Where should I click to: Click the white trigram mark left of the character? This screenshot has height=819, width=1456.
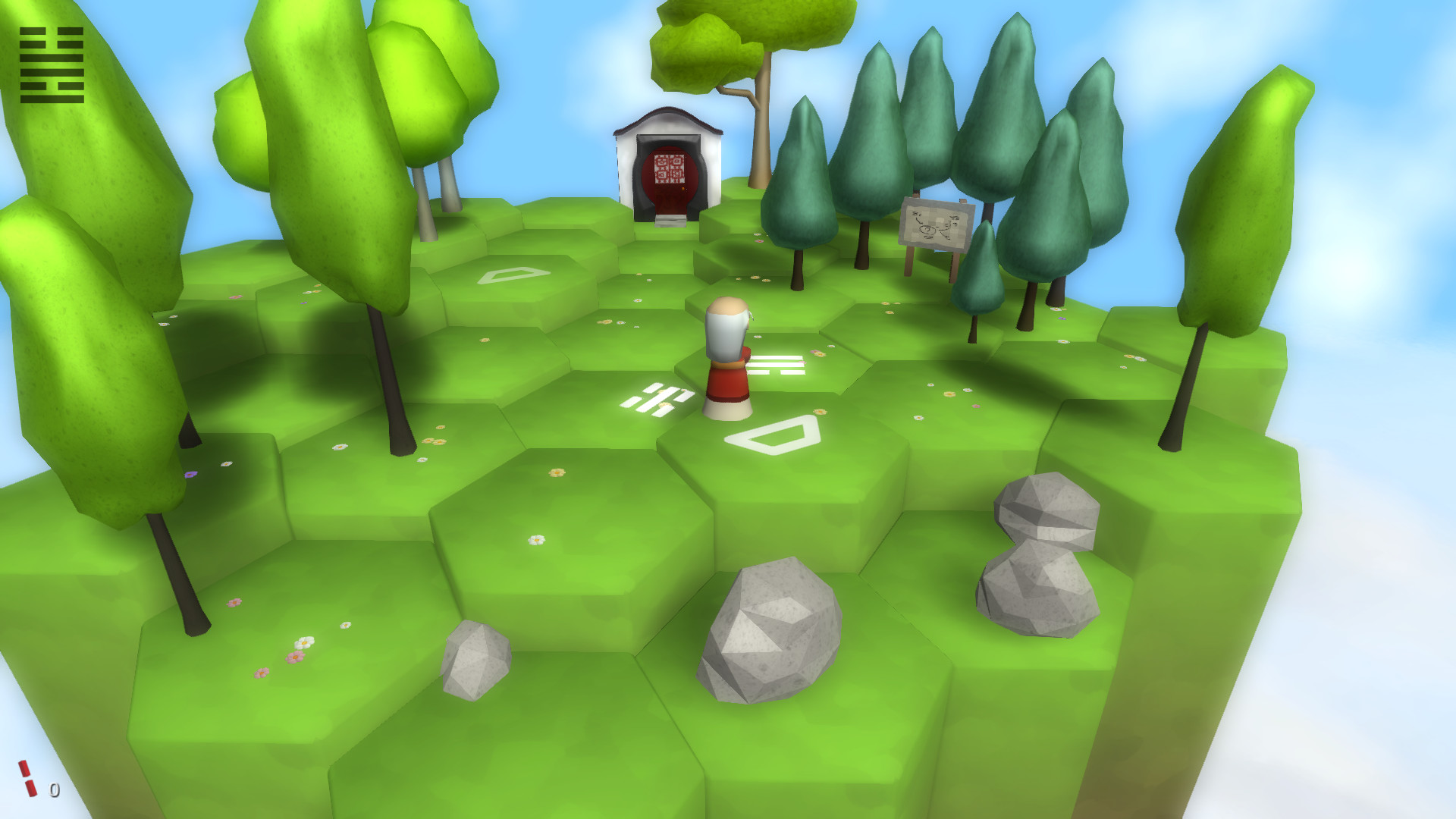click(657, 398)
